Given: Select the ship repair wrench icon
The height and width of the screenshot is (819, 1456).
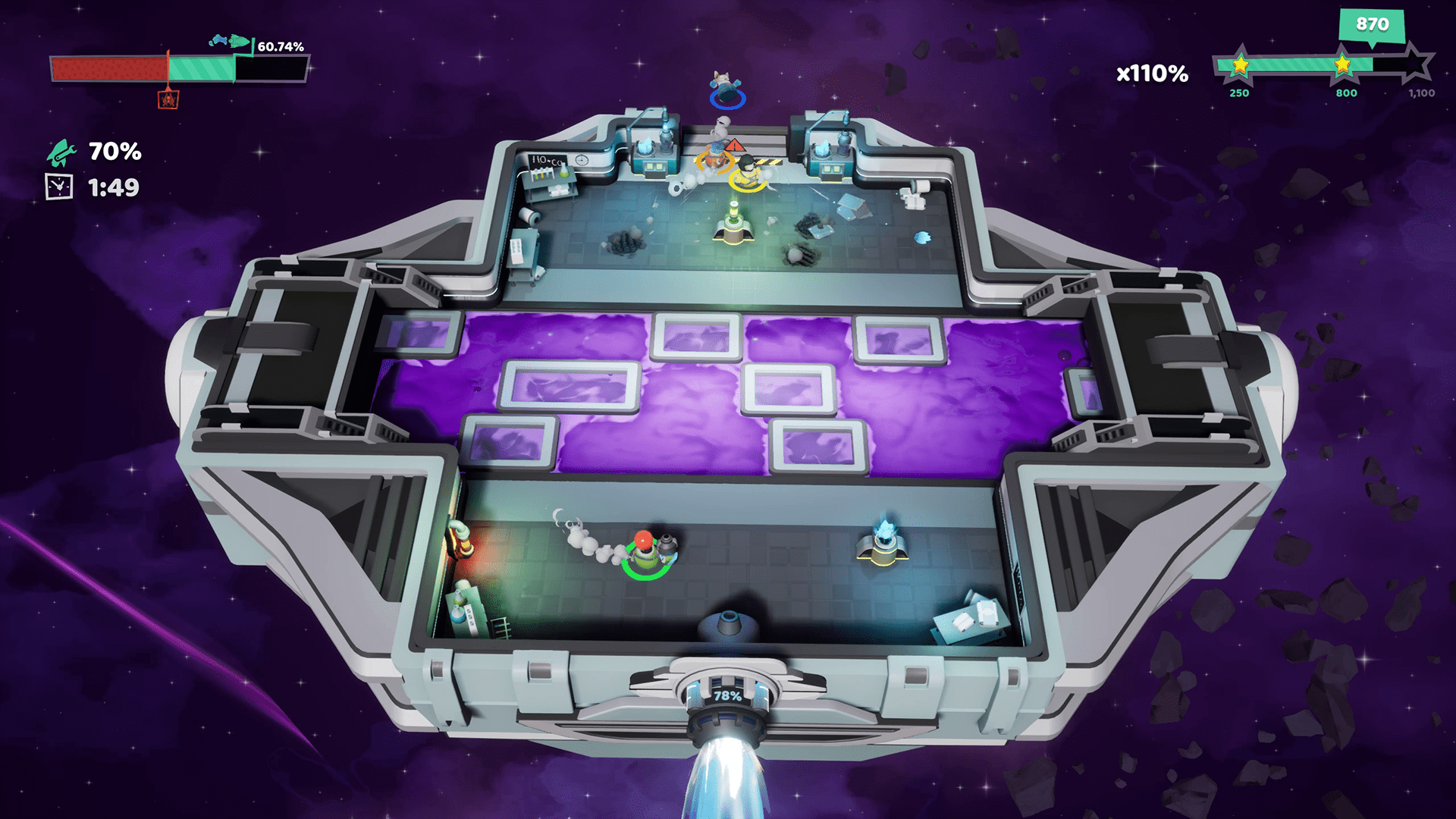Looking at the screenshot, I should pos(61,152).
